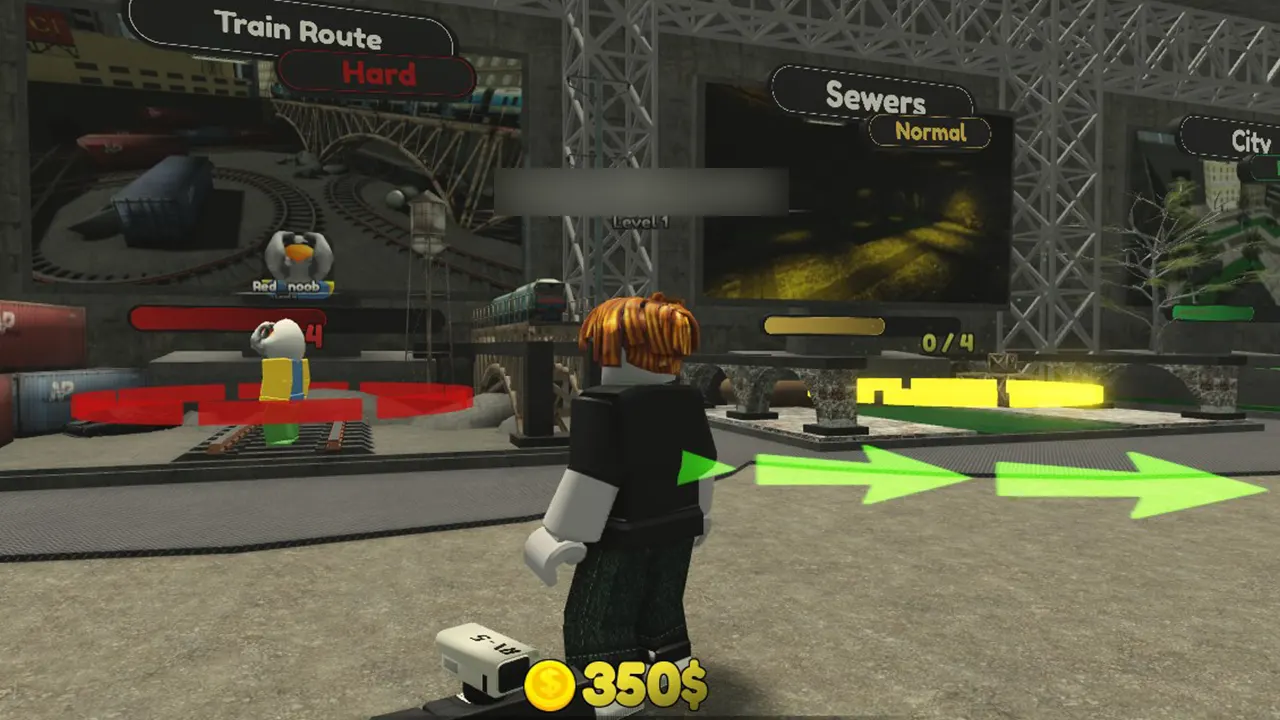Select the Train Route map label
The width and height of the screenshot is (1280, 720).
tap(298, 30)
